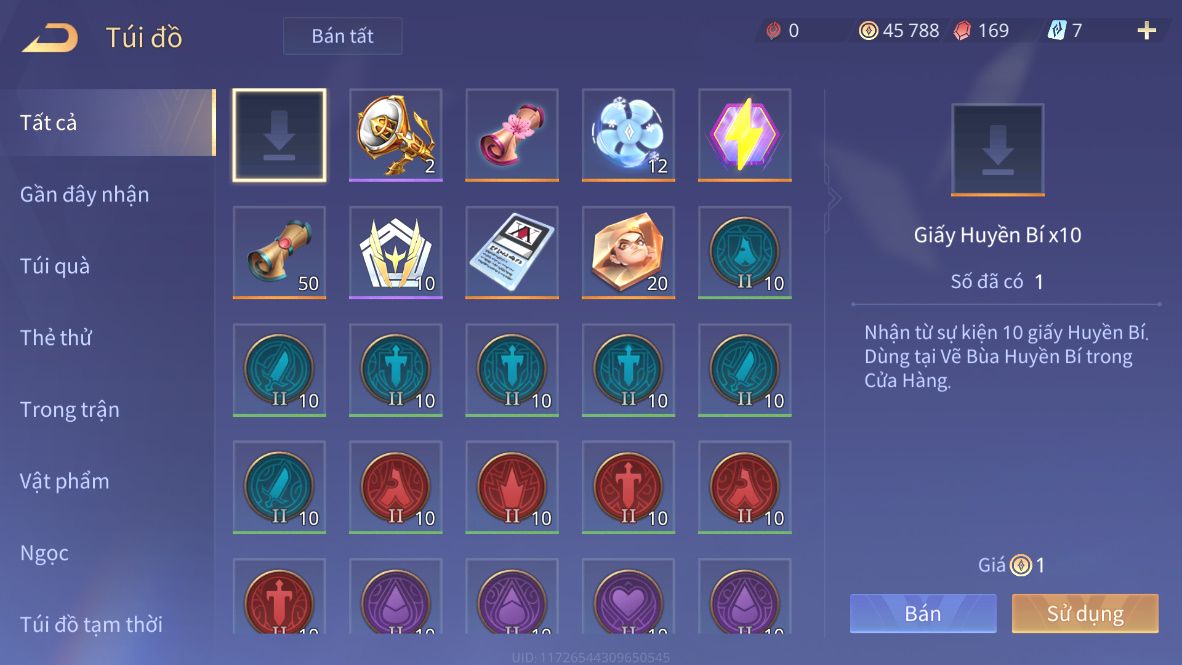
Task: Open the Gần đây nhận tab
Action: click(x=84, y=195)
